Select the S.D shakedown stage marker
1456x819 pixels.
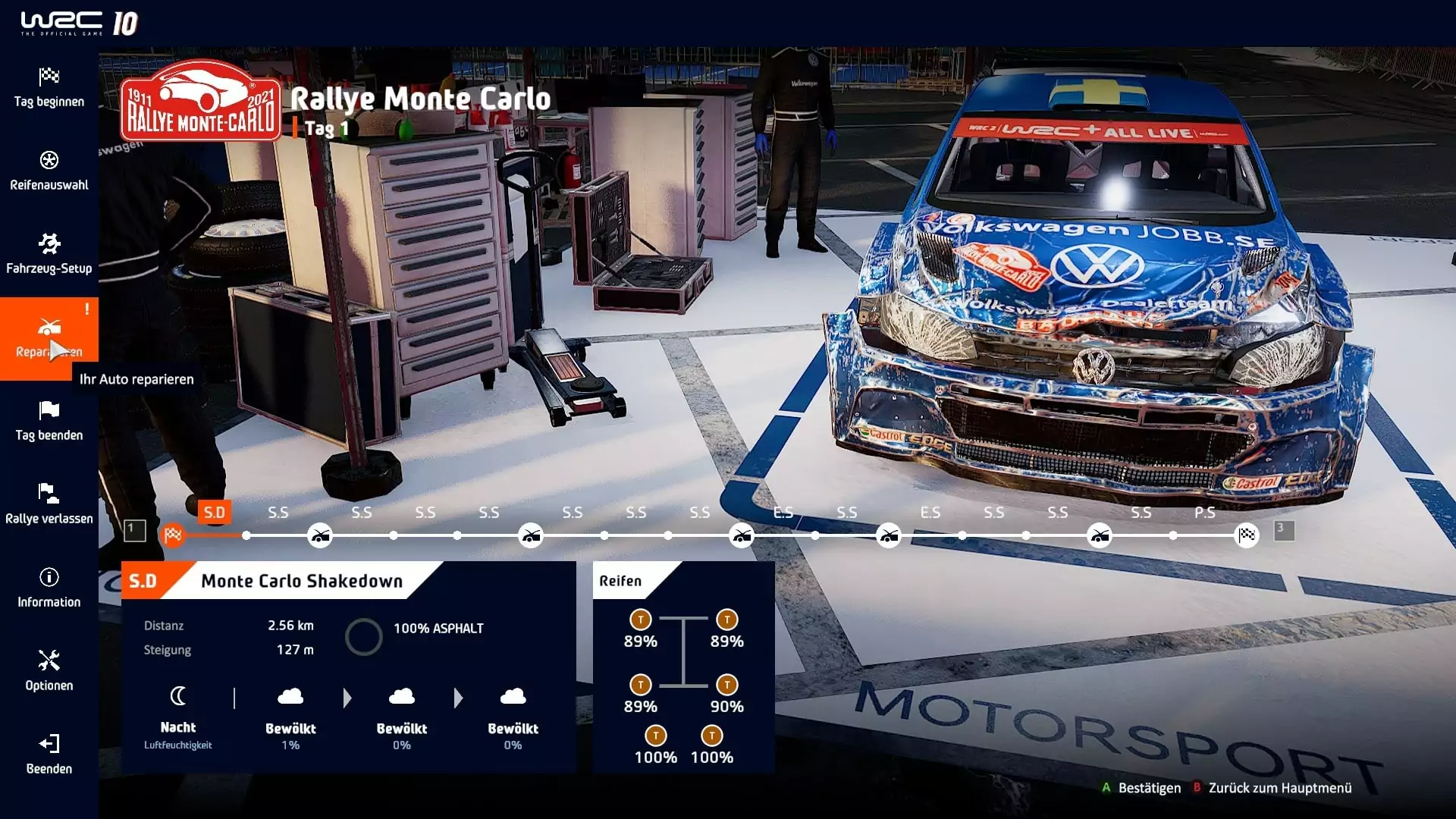tap(174, 535)
